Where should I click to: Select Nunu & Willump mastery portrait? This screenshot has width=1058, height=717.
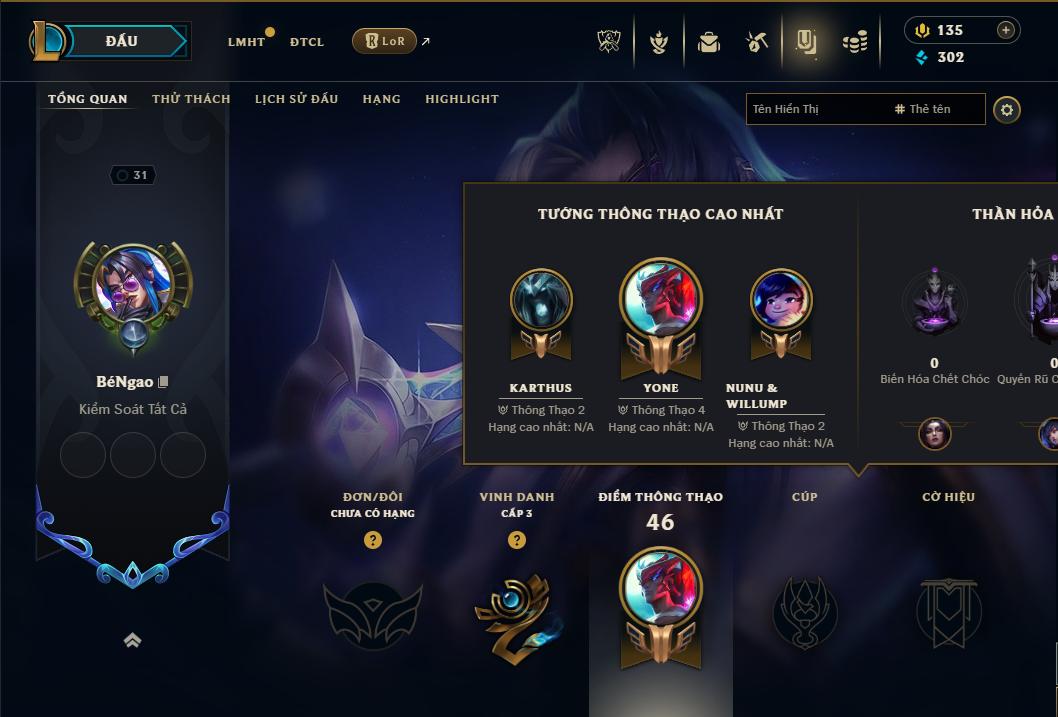781,299
